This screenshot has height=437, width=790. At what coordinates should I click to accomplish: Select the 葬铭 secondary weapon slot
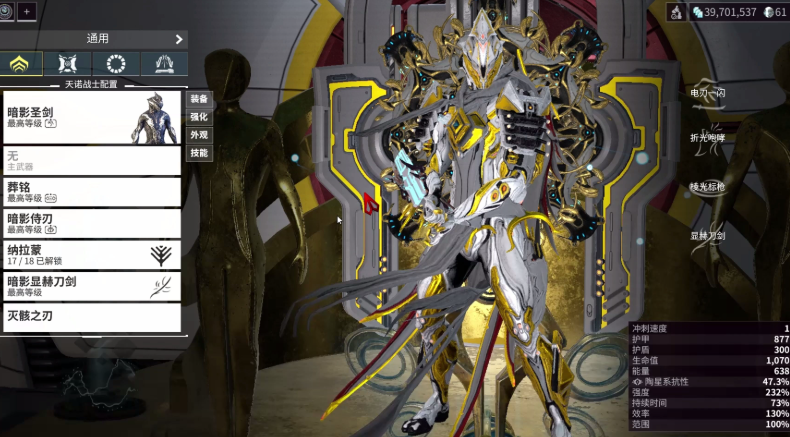tap(92, 191)
